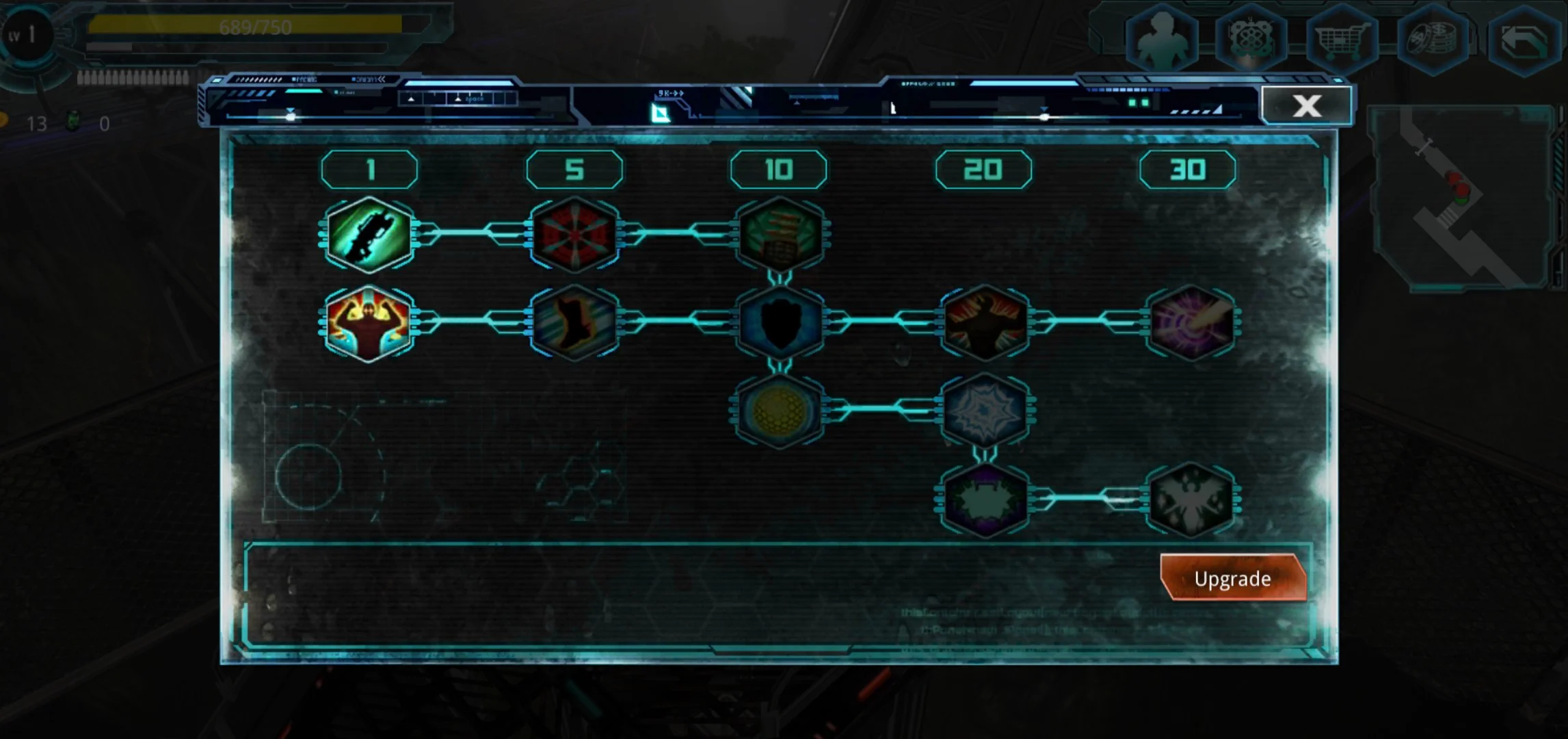
Task: Pick the black boot skill
Action: point(574,323)
